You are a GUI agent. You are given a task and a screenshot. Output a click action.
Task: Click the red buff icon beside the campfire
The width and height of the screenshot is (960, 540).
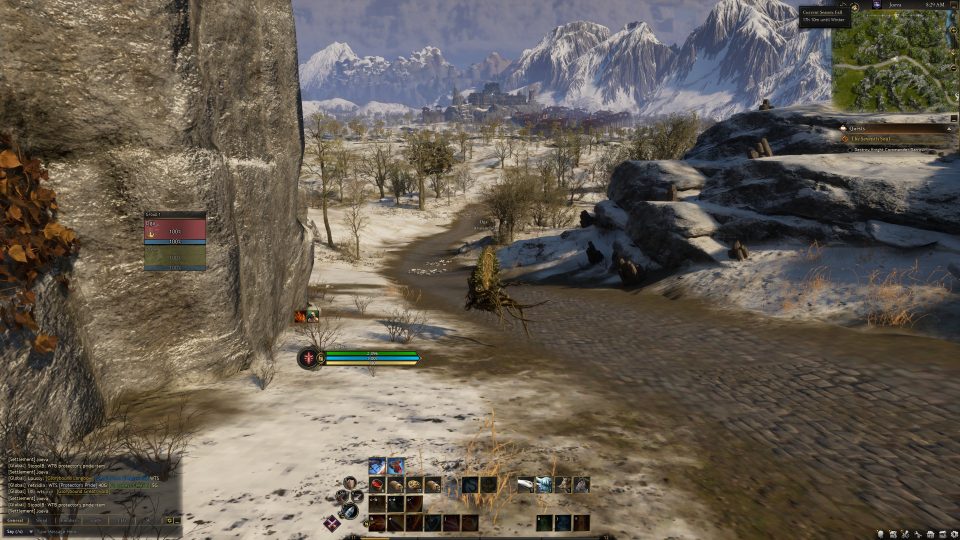[300, 316]
